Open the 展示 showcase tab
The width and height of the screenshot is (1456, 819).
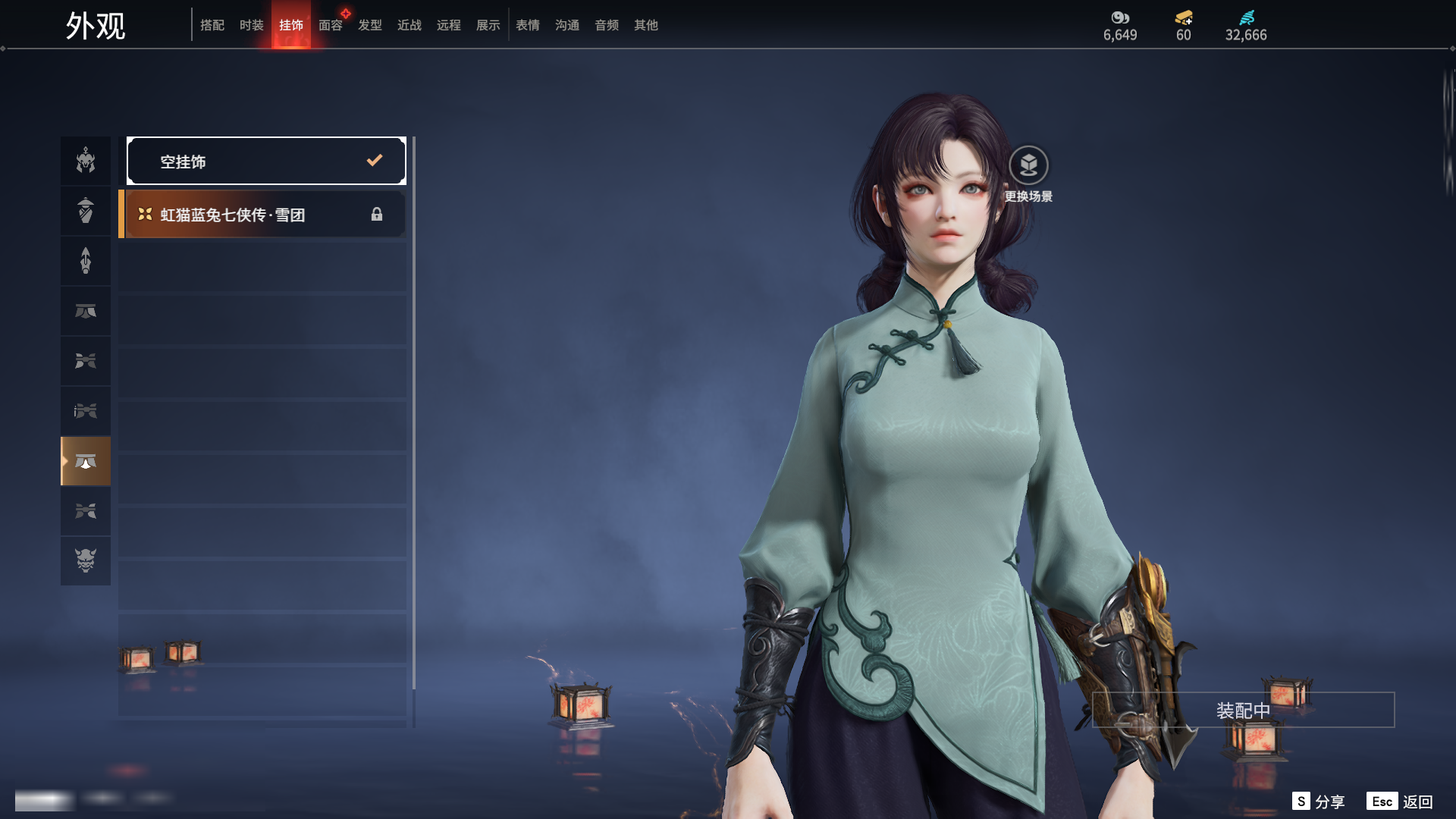coord(488,25)
